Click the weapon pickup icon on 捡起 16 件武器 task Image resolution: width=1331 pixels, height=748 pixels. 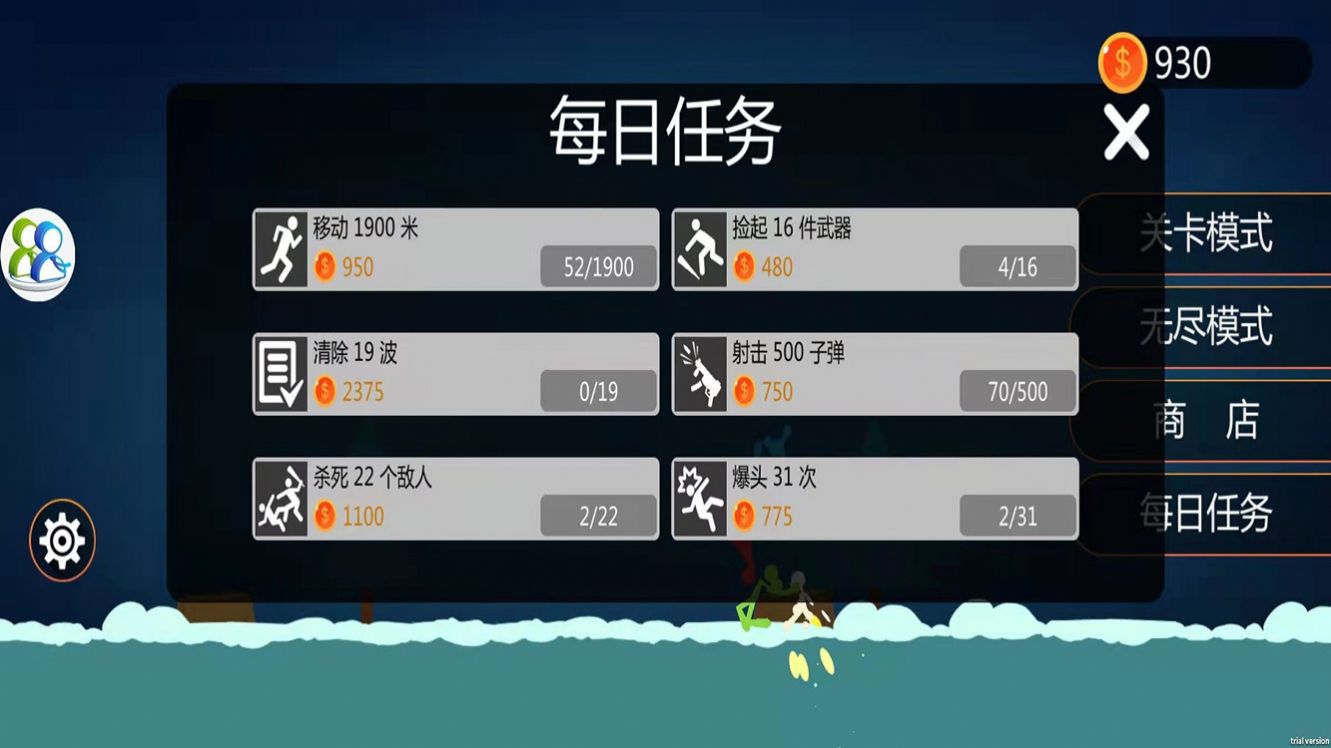701,250
